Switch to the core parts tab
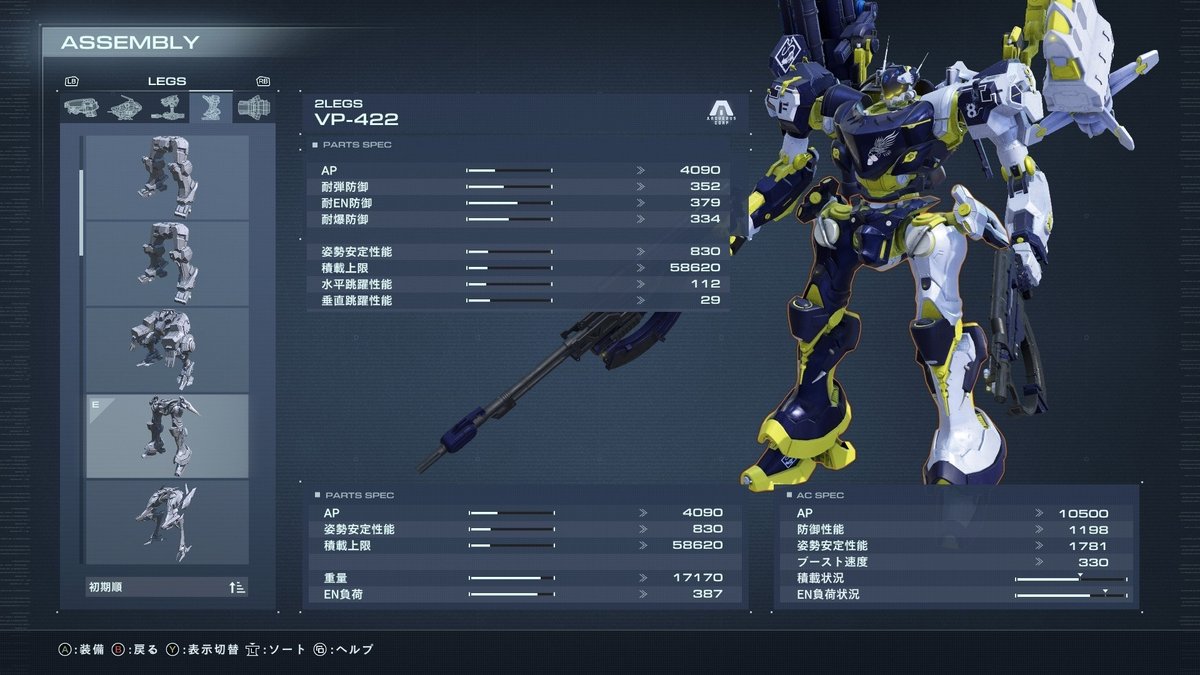1200x675 pixels. tap(123, 106)
